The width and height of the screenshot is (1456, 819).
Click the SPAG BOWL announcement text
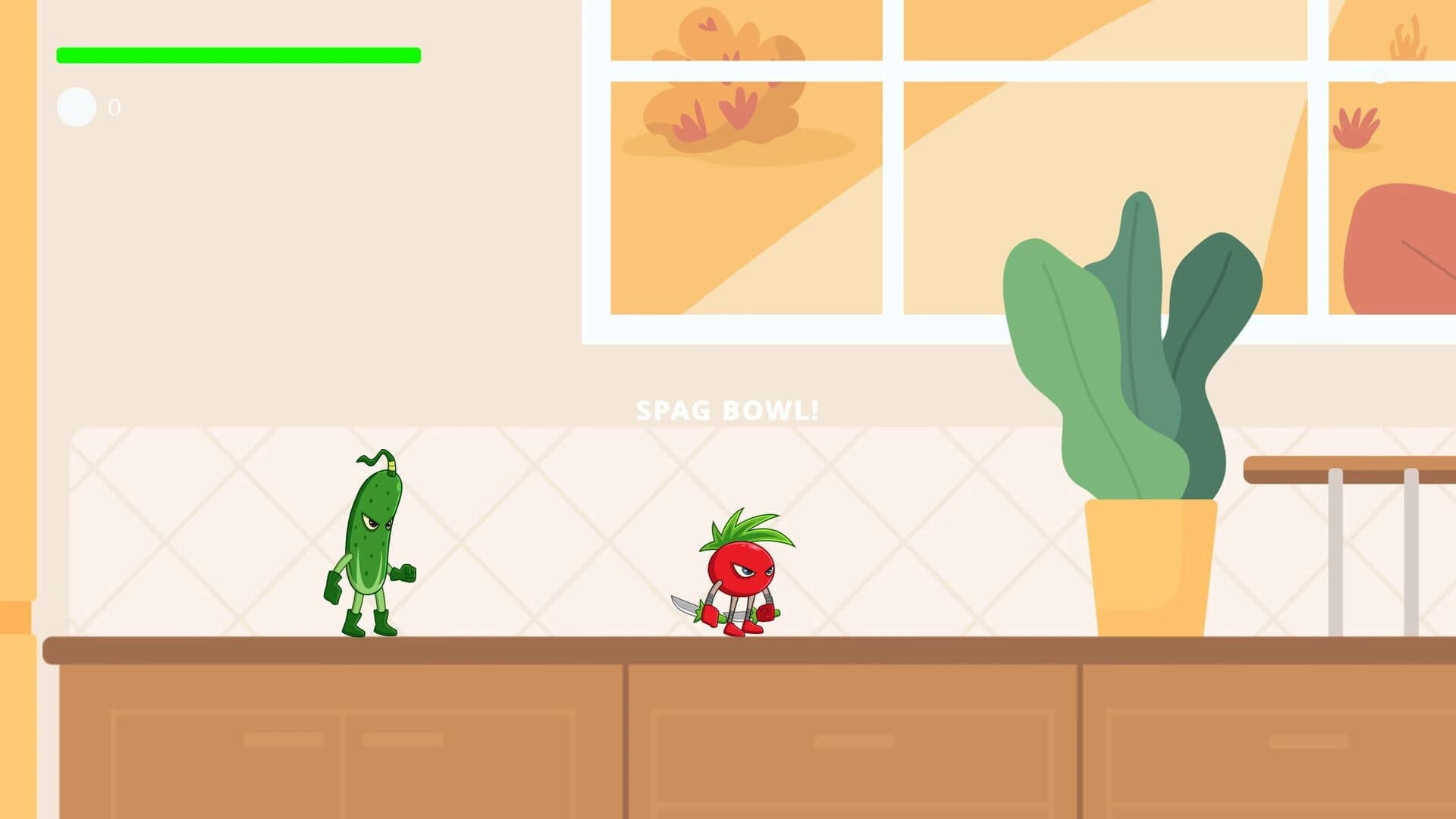coord(728,410)
